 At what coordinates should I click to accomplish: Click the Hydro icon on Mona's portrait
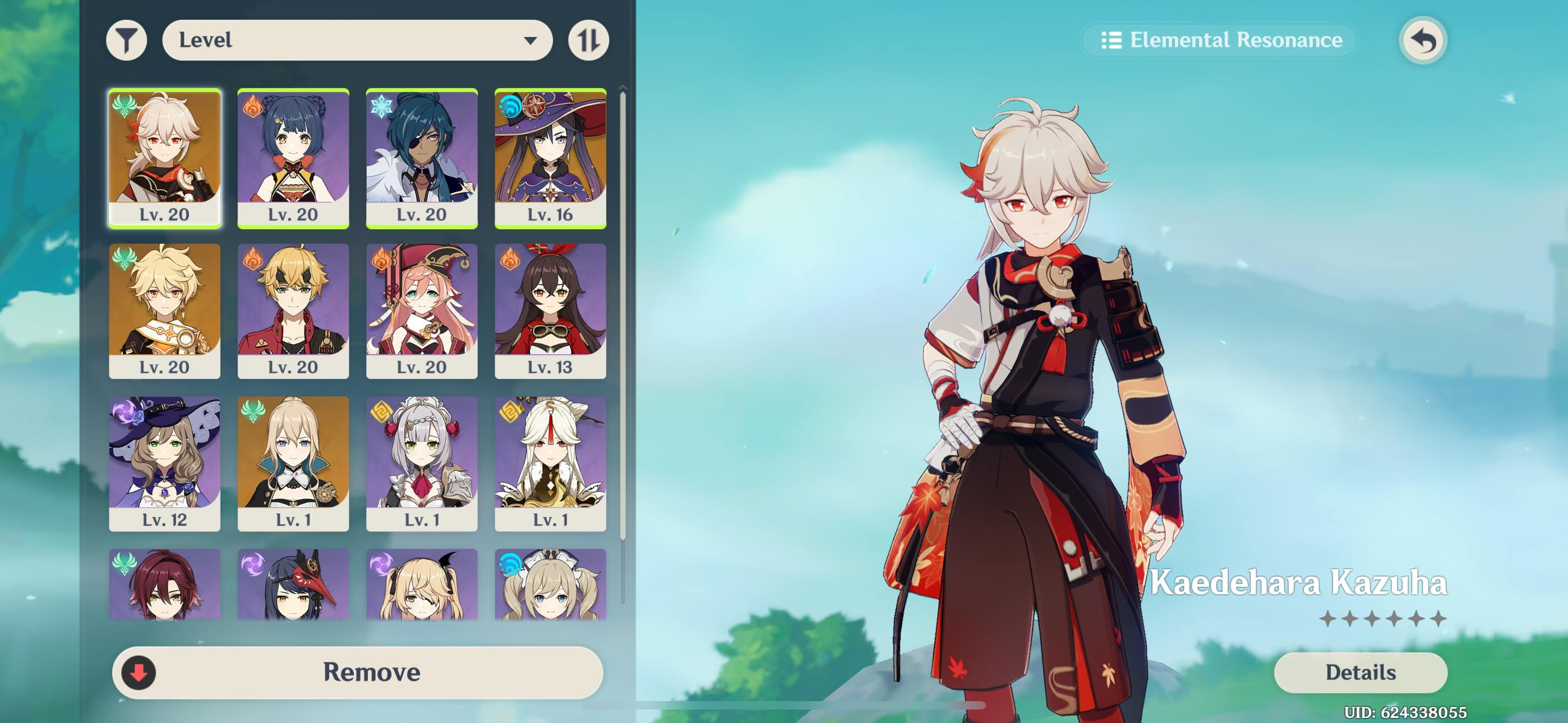(x=511, y=107)
